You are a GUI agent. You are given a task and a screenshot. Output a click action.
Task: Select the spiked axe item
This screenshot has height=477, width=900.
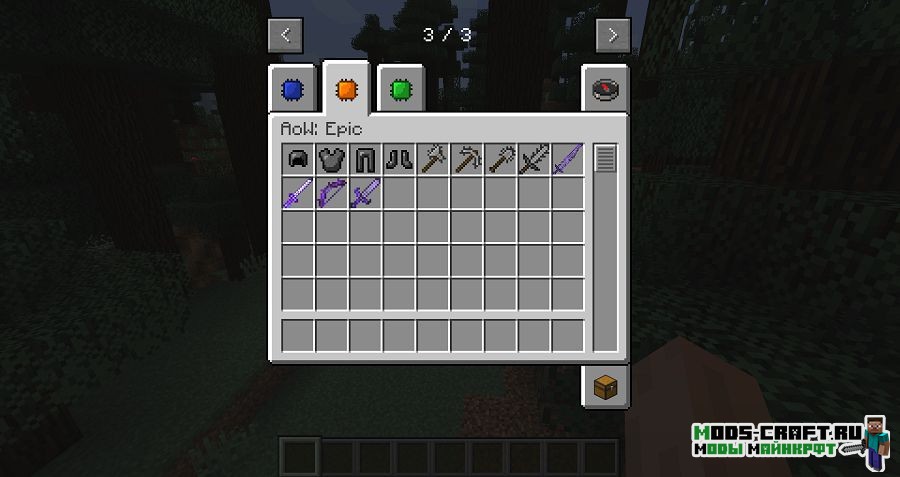tap(434, 159)
